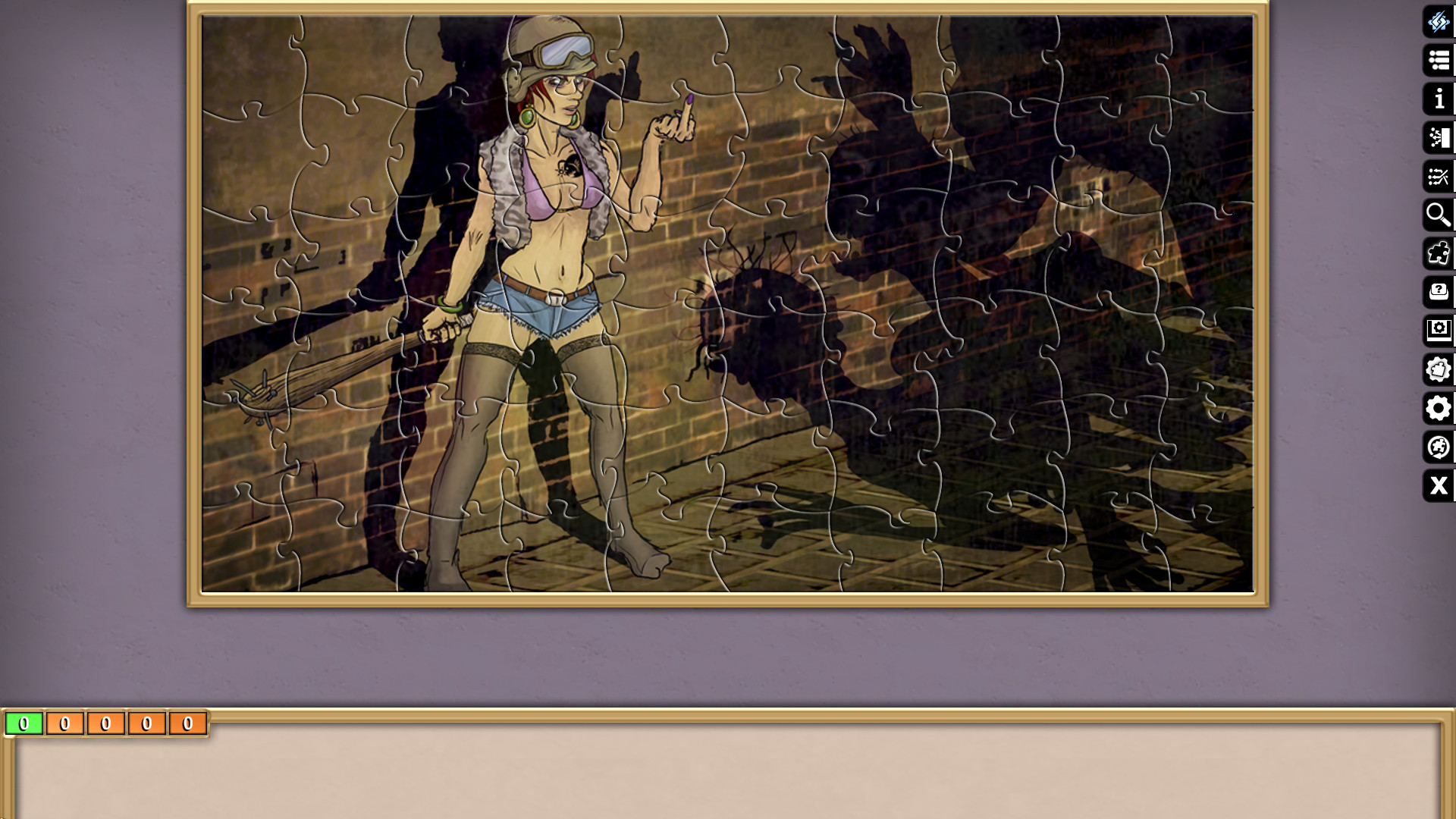Open the puzzle selection list
Screen dimensions: 1456x819
click(x=1439, y=60)
